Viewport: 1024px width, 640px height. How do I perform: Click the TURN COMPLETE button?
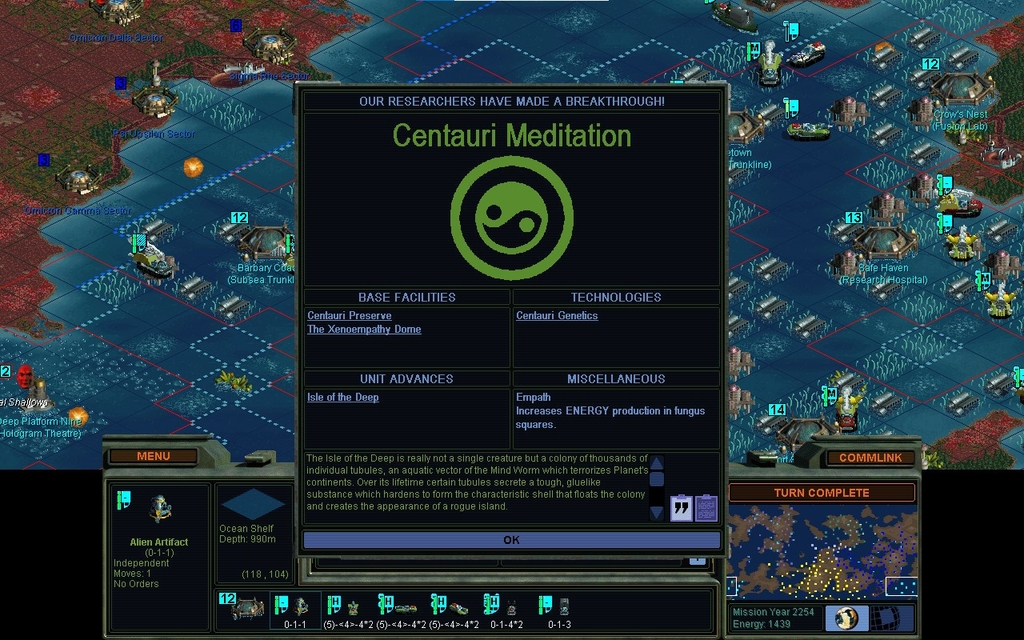click(x=821, y=493)
